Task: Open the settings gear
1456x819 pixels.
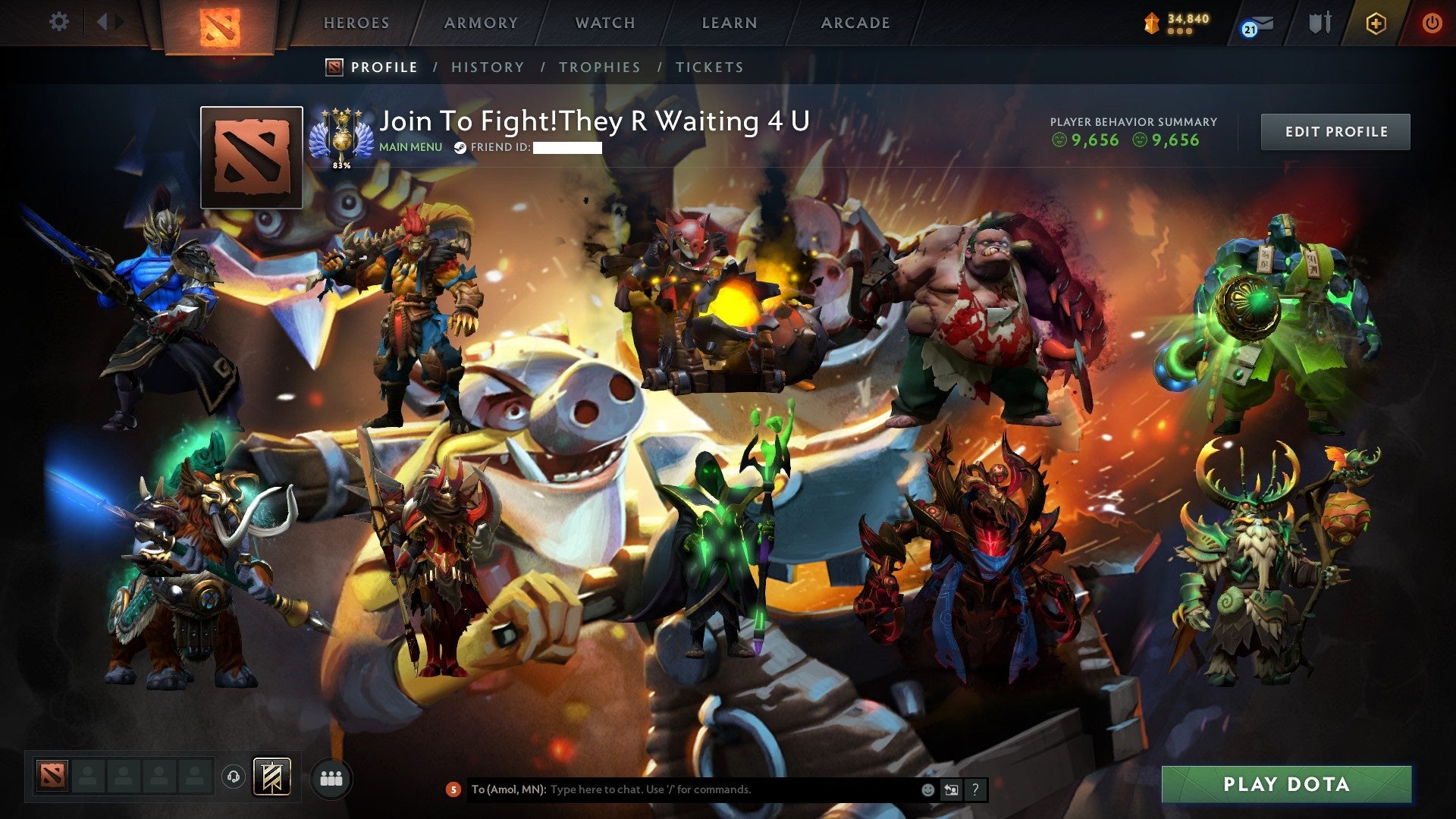Action: click(x=59, y=23)
